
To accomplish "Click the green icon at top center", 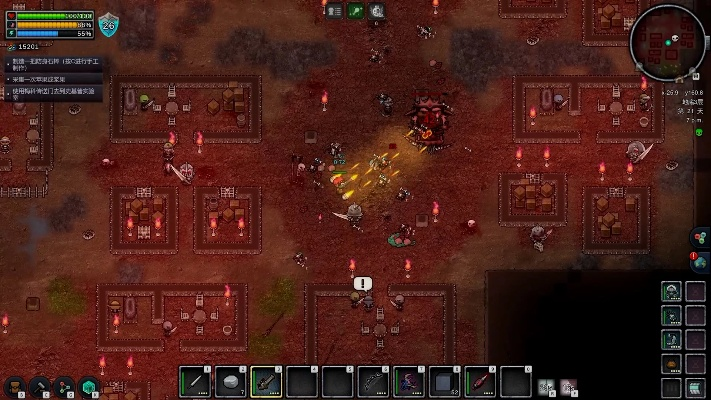I will (355, 11).
